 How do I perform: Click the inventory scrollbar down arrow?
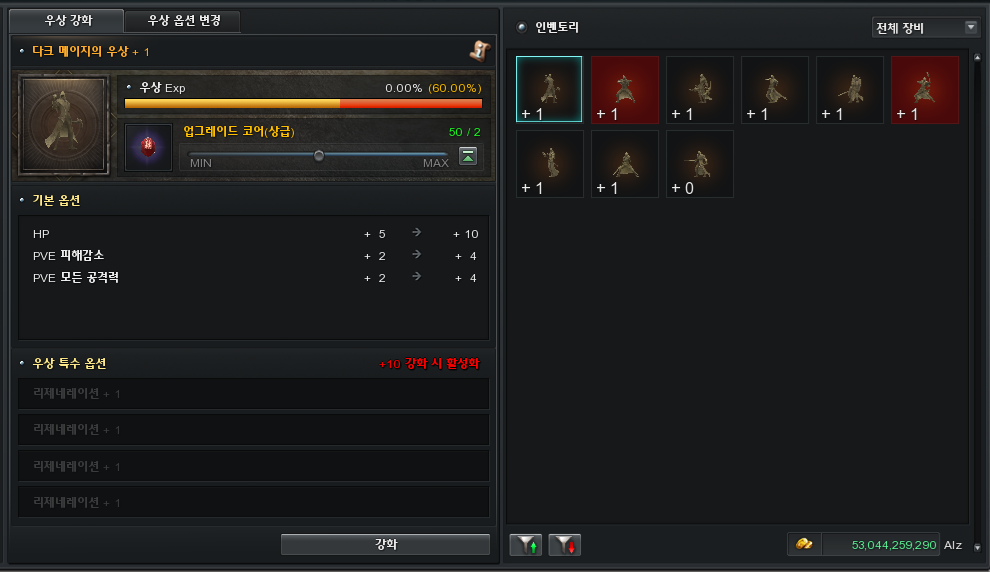point(977,546)
